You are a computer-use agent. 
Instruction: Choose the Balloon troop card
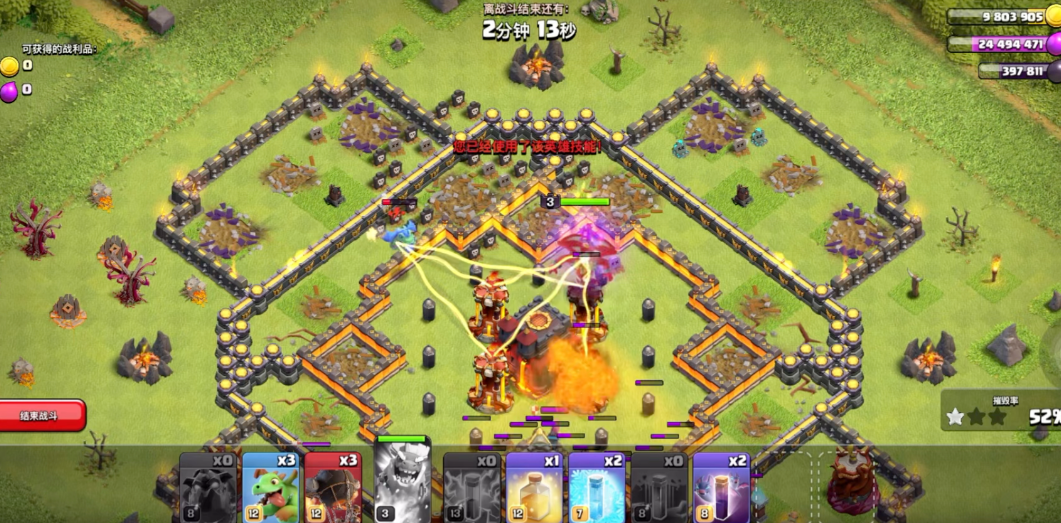tap(332, 487)
